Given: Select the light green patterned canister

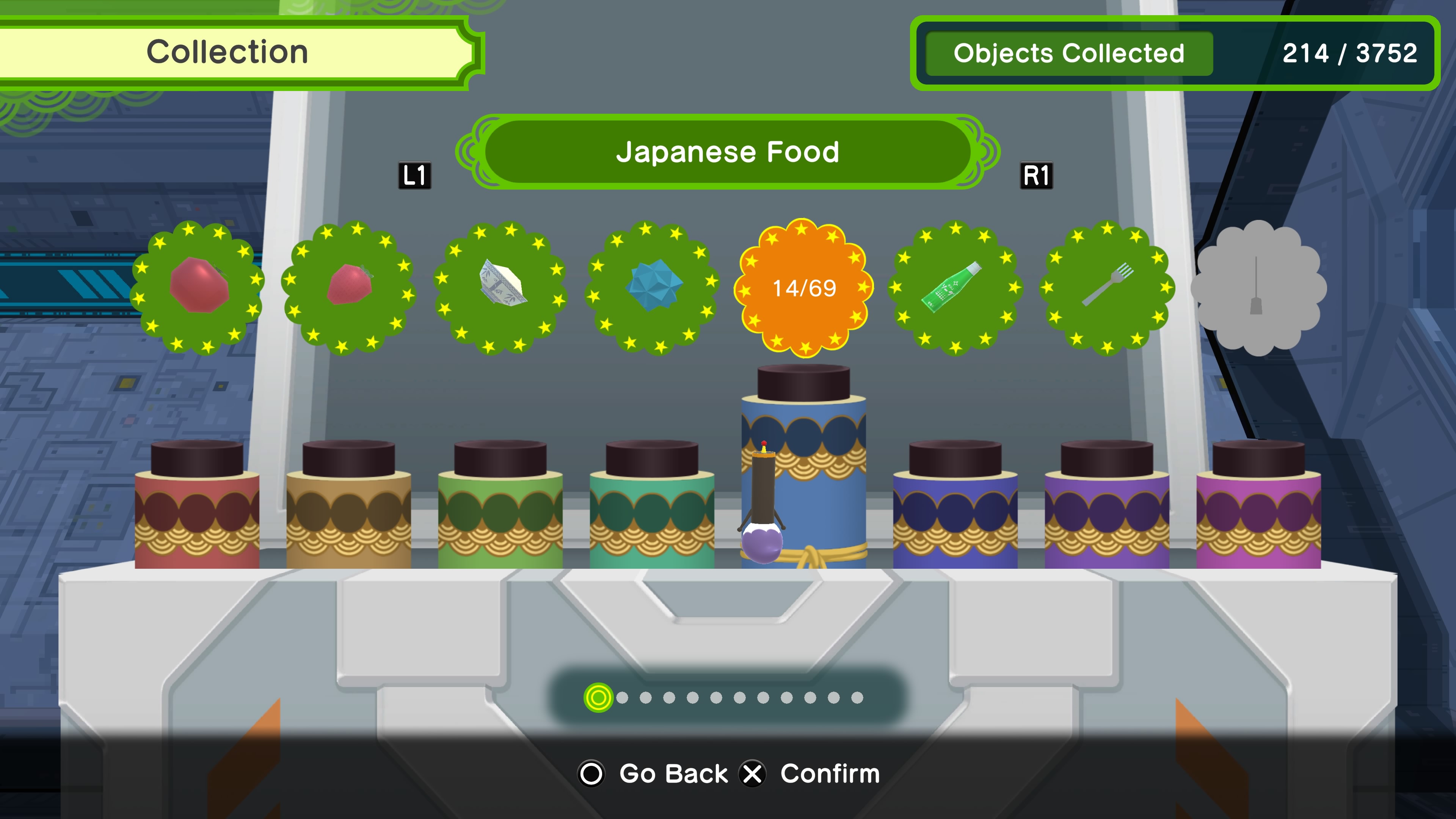Looking at the screenshot, I should coord(500,509).
